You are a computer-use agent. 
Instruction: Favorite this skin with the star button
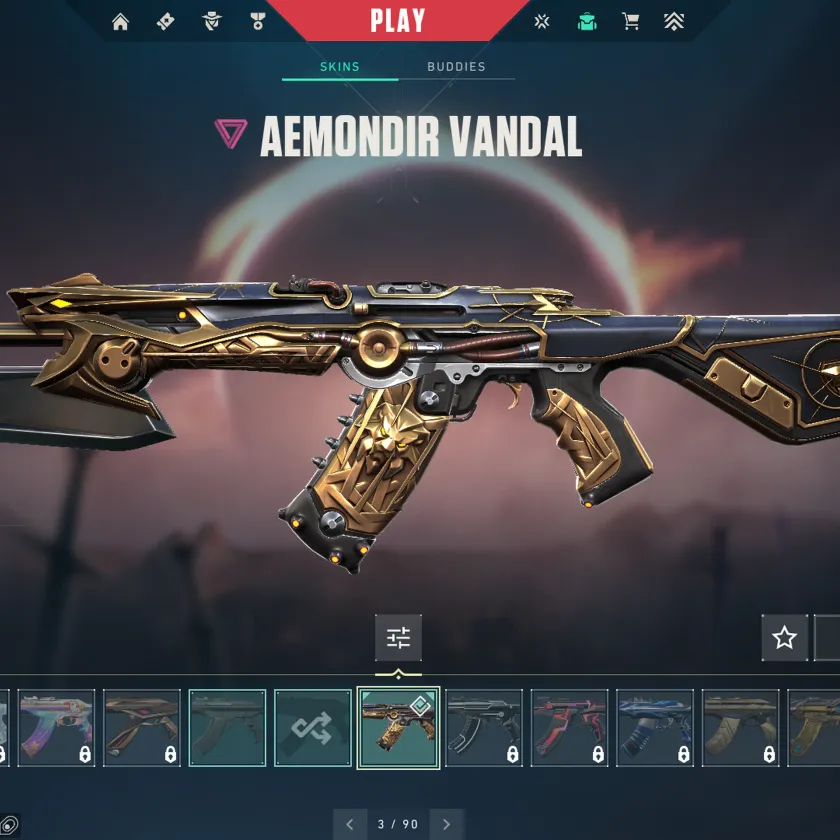pyautogui.click(x=785, y=637)
